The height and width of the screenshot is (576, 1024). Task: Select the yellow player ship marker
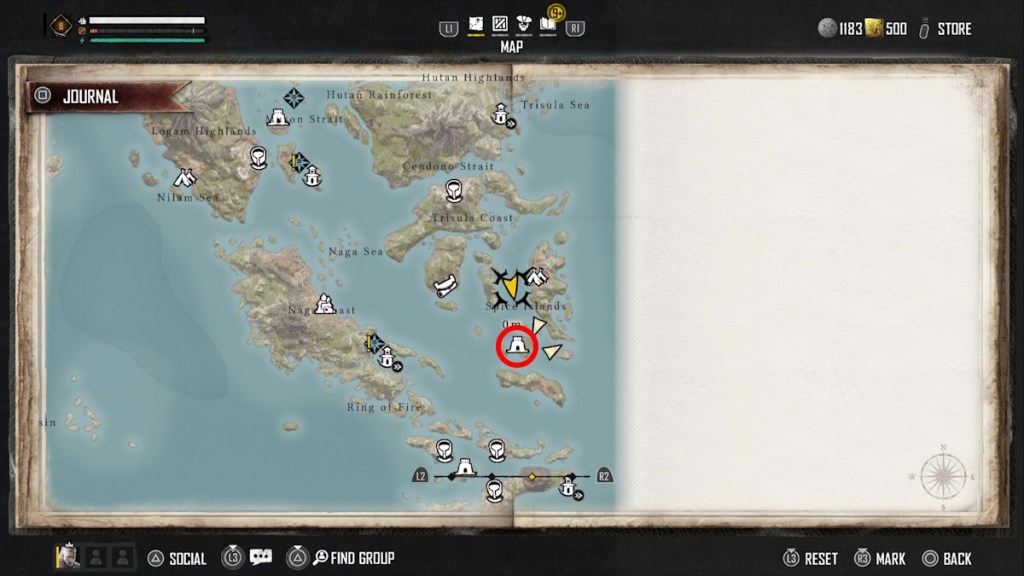point(510,286)
